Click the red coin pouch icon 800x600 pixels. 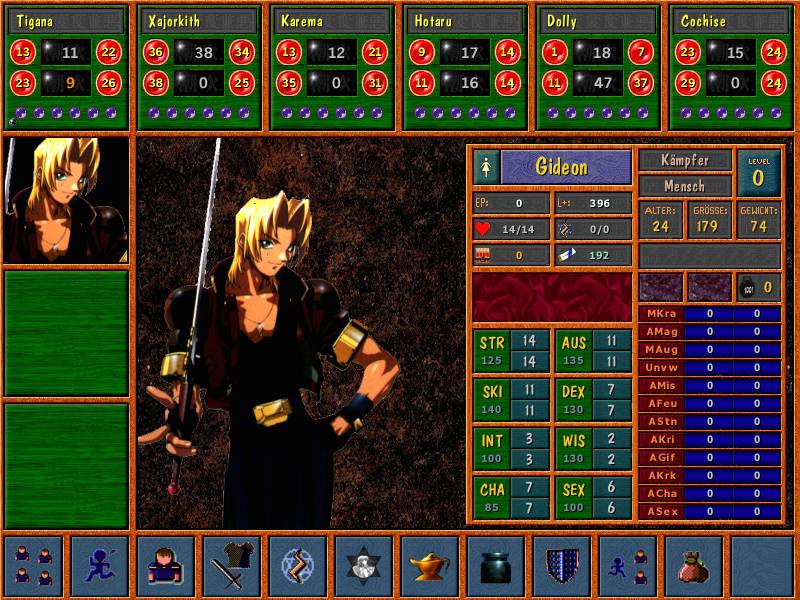click(693, 565)
